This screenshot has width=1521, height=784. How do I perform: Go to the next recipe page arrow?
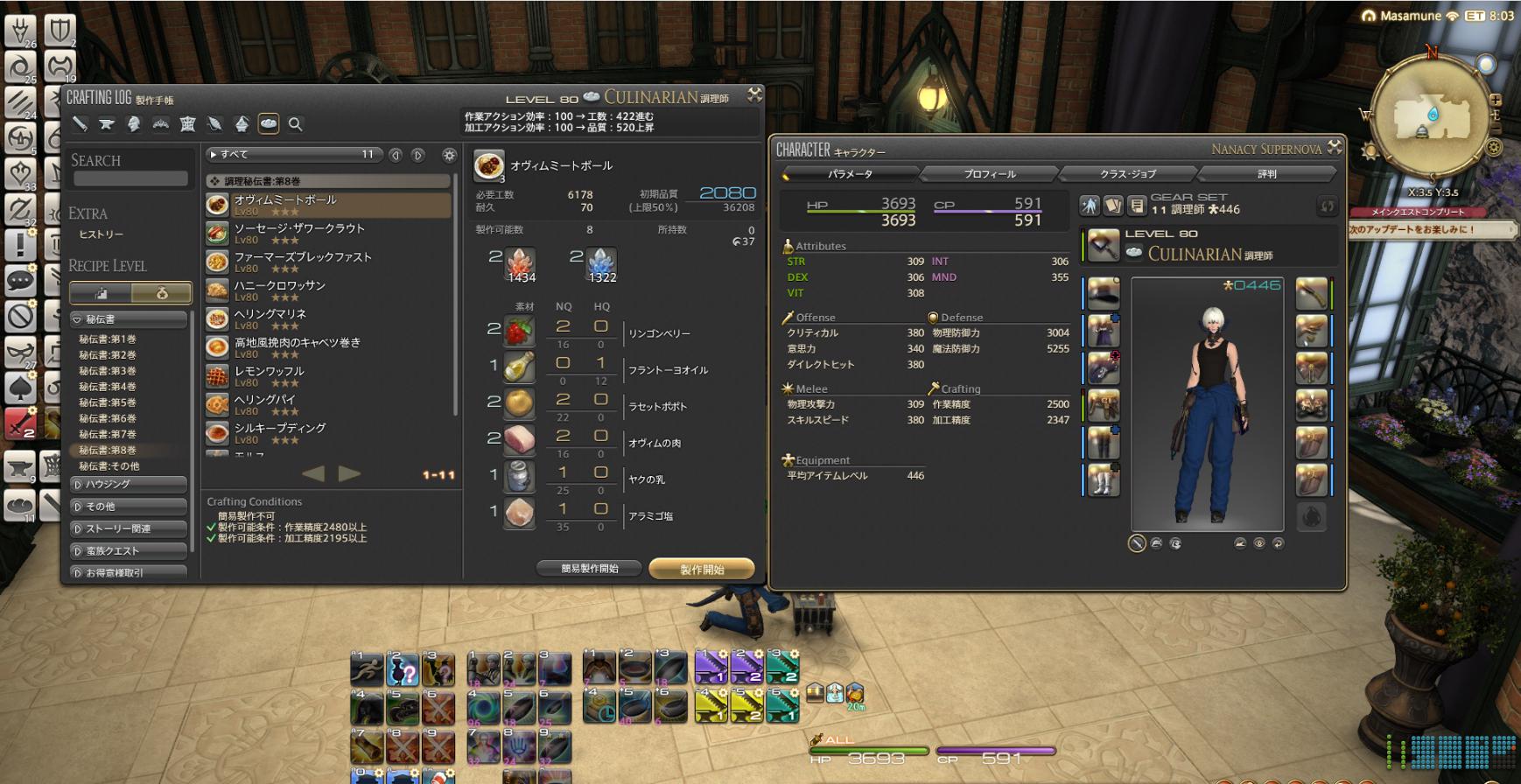pos(349,473)
